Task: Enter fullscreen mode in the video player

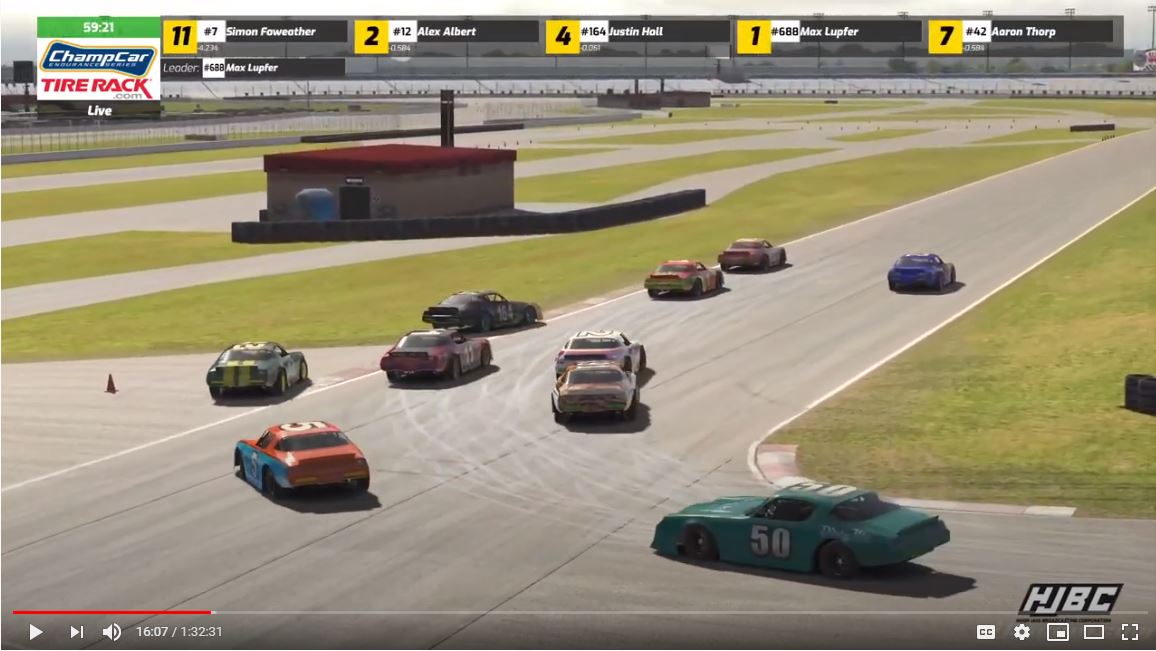Action: 1129,632
